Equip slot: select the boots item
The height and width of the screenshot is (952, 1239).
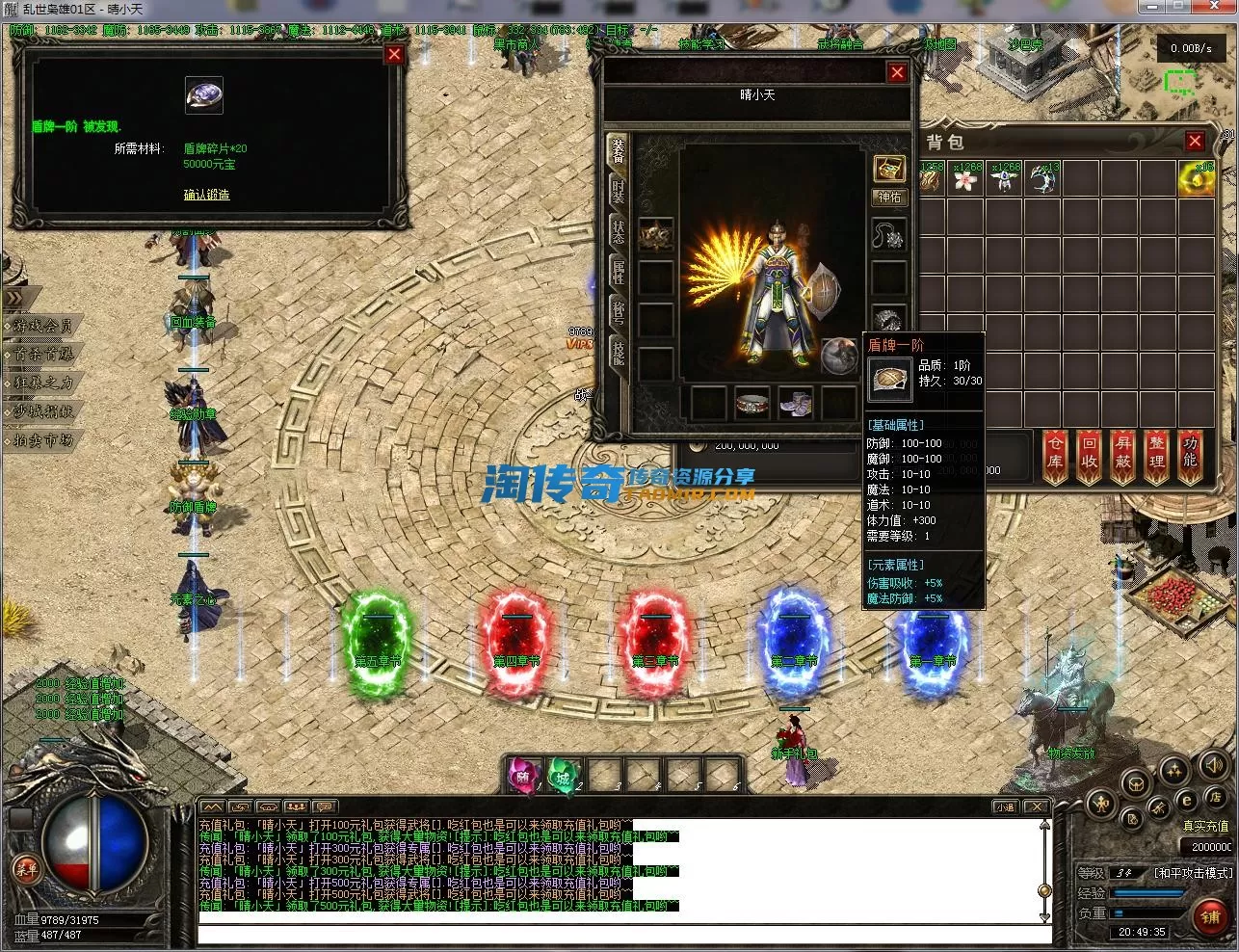tap(796, 403)
